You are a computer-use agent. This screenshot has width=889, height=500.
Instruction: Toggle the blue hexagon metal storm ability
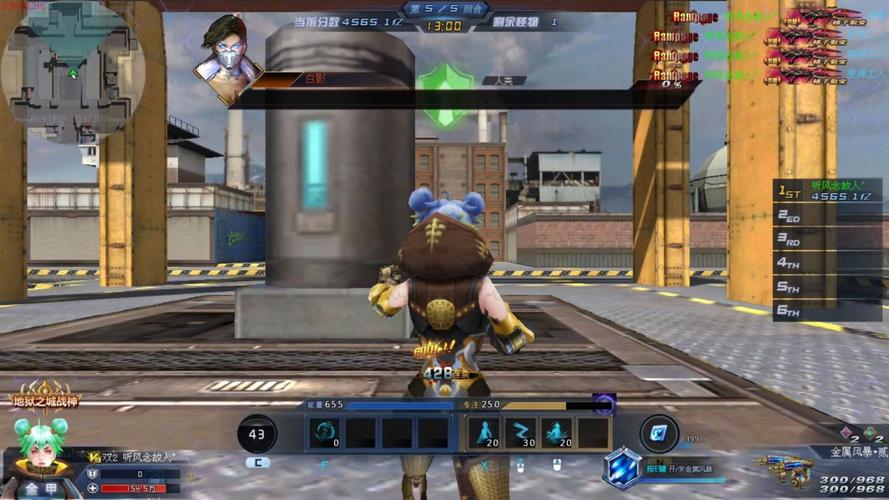(621, 467)
